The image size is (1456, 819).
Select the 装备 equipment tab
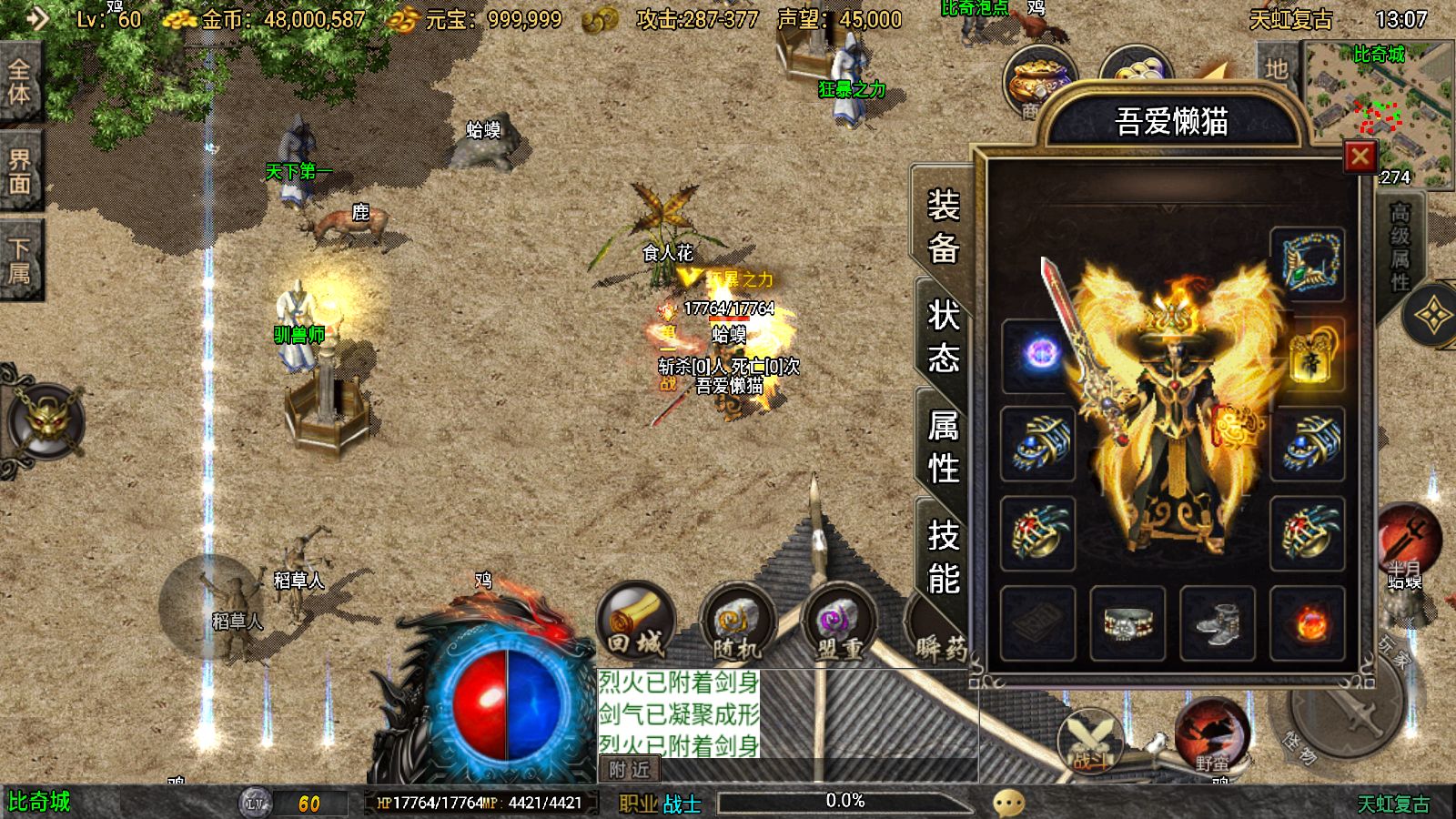click(943, 226)
